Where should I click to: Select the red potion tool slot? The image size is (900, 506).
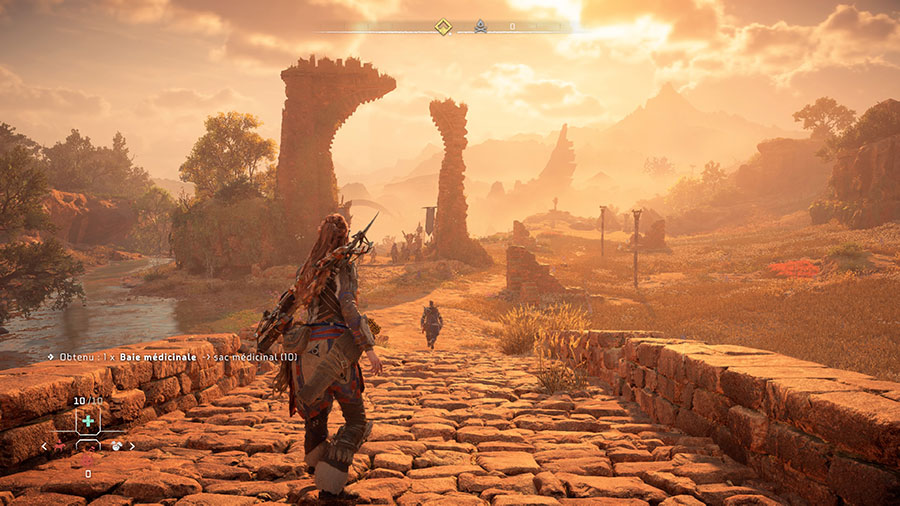pos(88,459)
